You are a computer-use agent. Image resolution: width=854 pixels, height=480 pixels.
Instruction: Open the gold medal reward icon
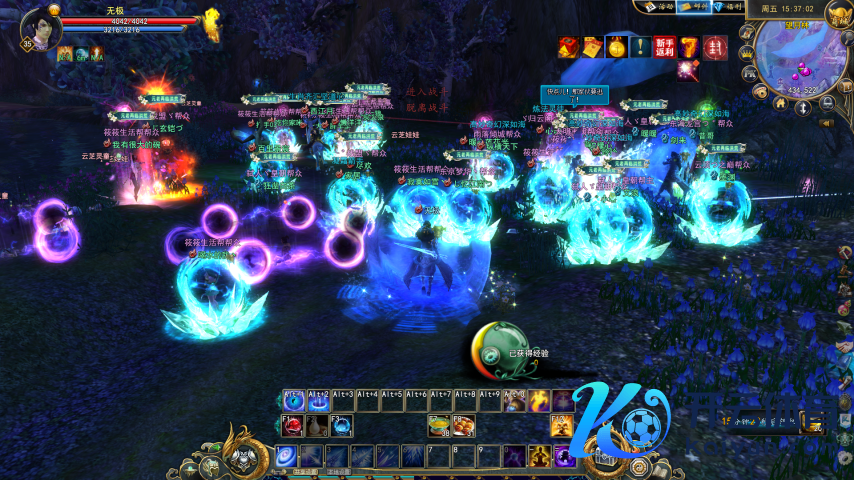(617, 46)
